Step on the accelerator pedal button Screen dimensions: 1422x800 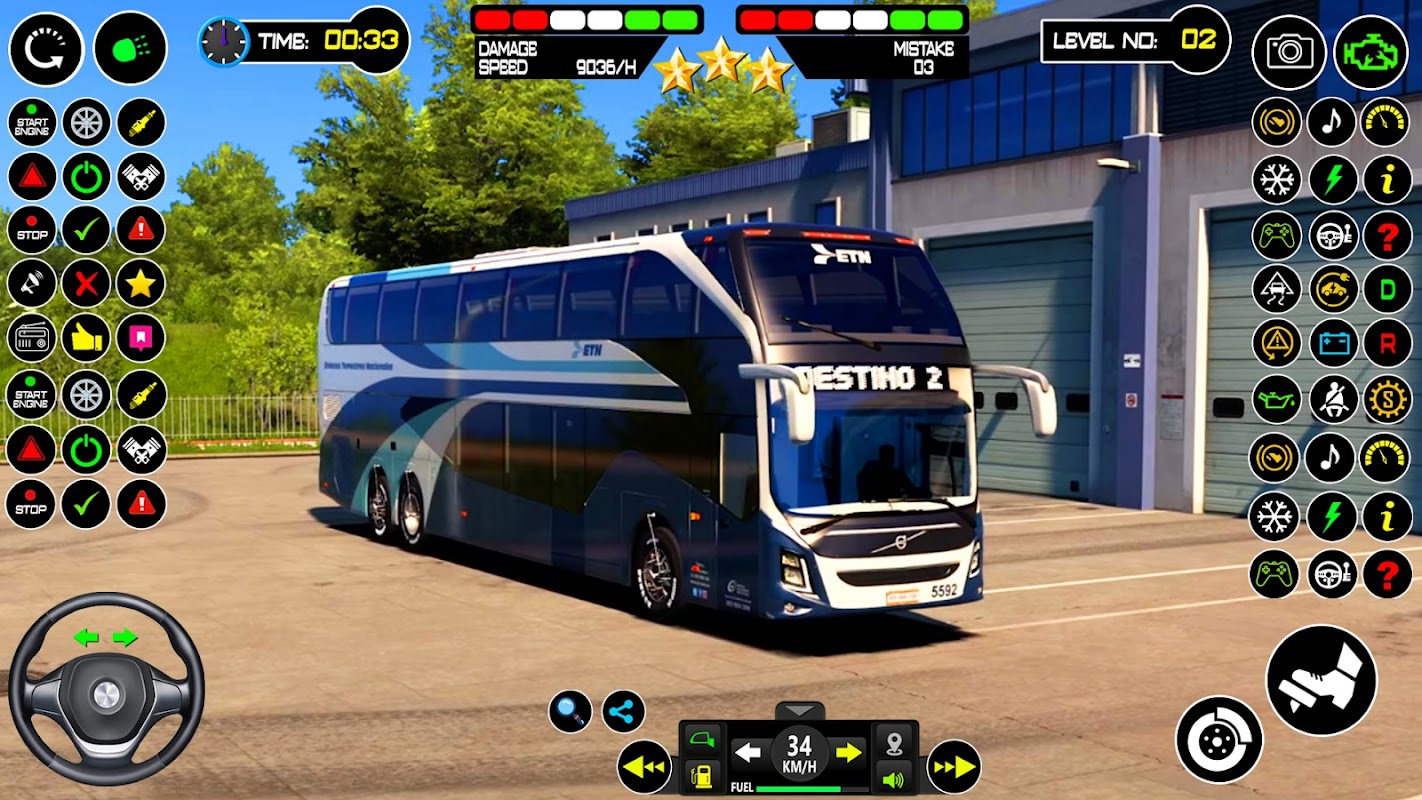point(1321,680)
